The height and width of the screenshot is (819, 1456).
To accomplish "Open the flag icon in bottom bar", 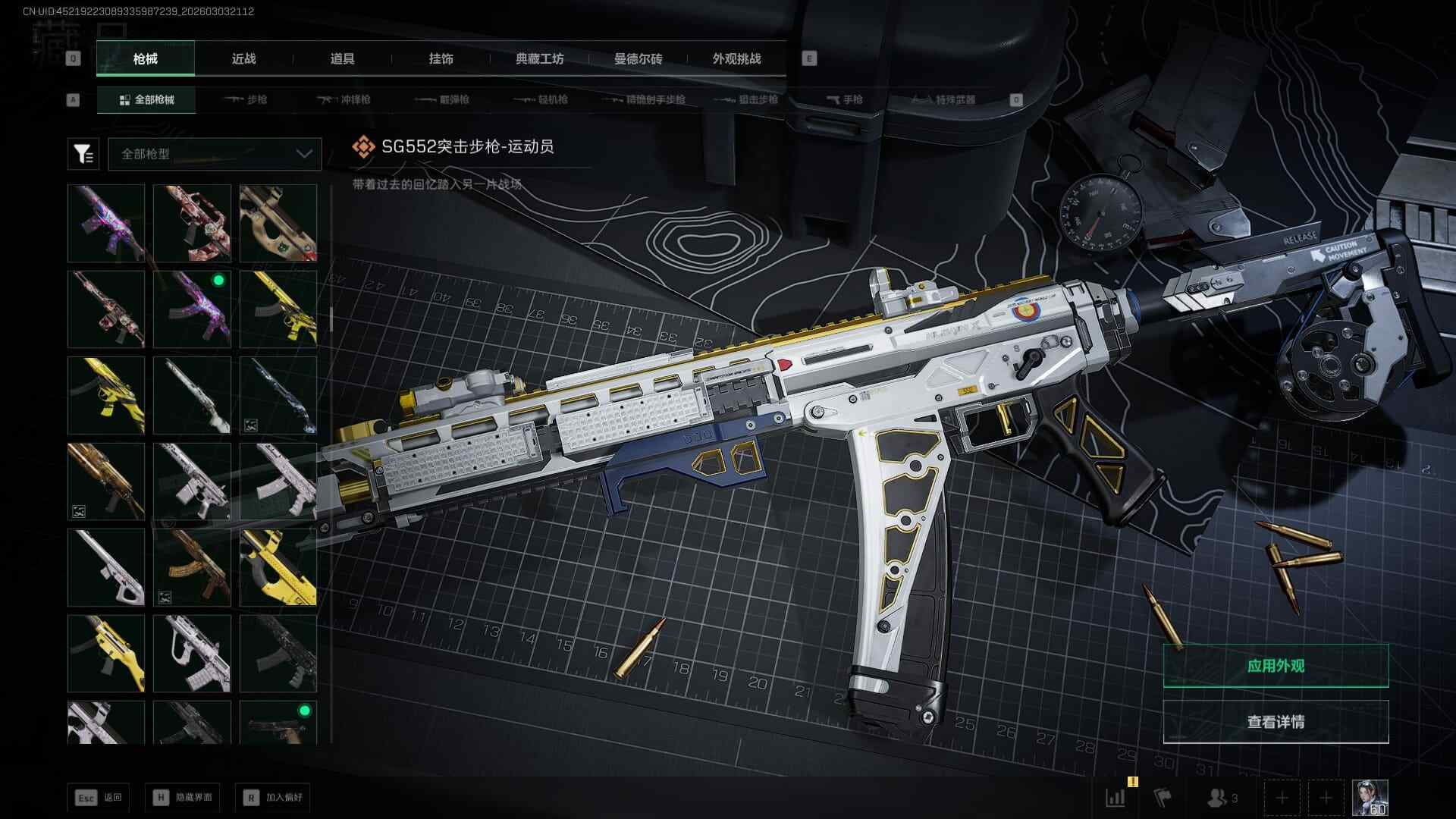I will pyautogui.click(x=1162, y=798).
